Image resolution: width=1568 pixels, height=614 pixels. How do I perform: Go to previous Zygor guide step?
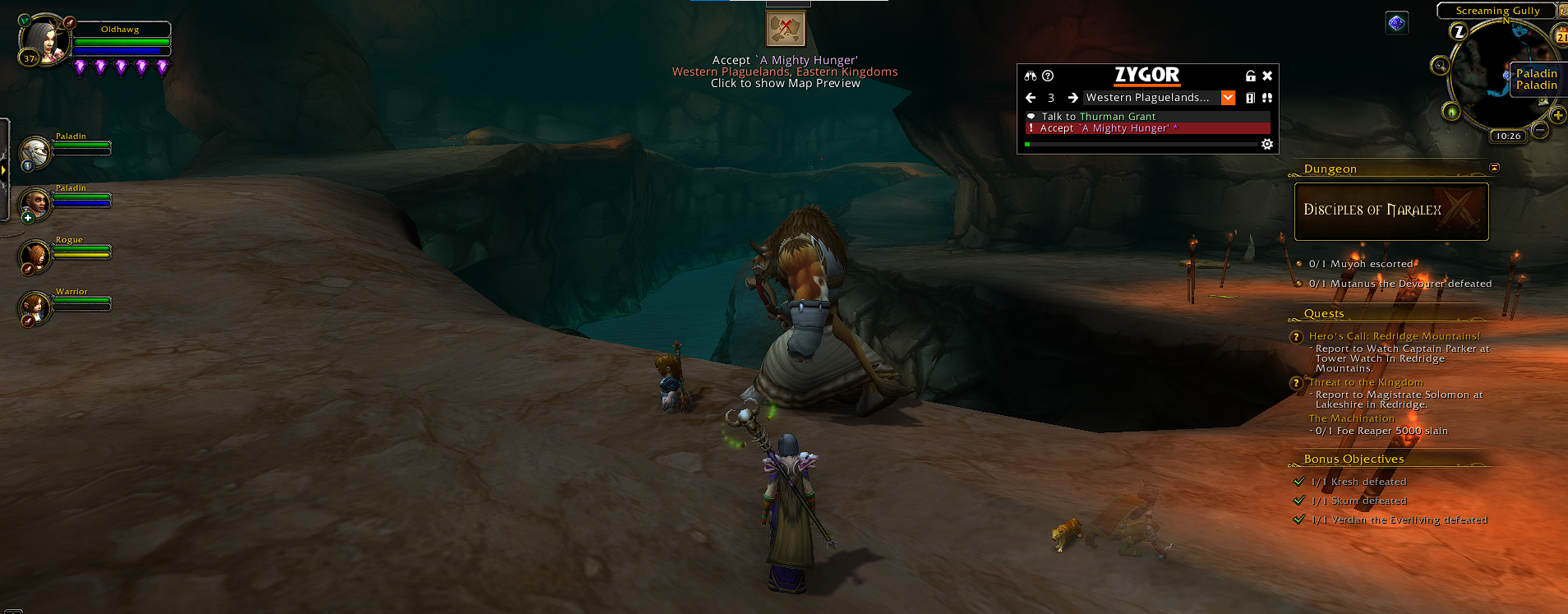[x=1031, y=98]
